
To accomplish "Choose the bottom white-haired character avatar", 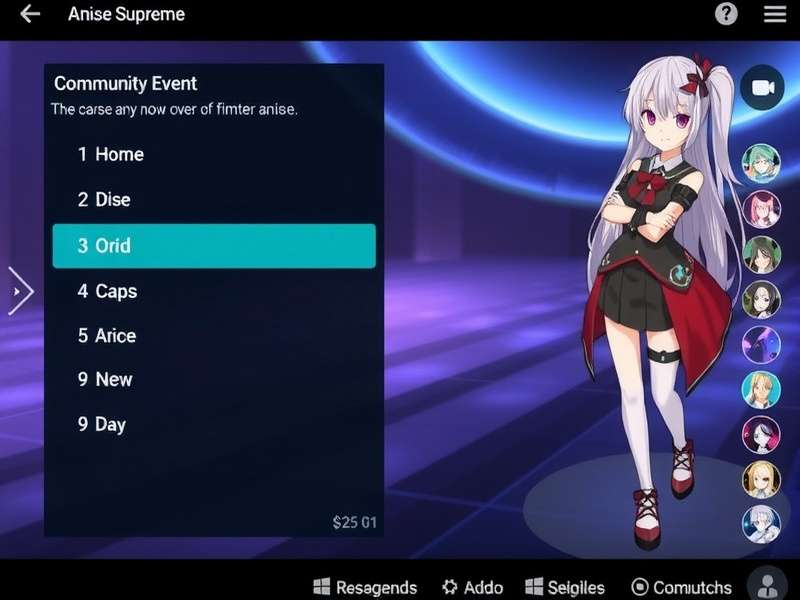I will [x=761, y=524].
